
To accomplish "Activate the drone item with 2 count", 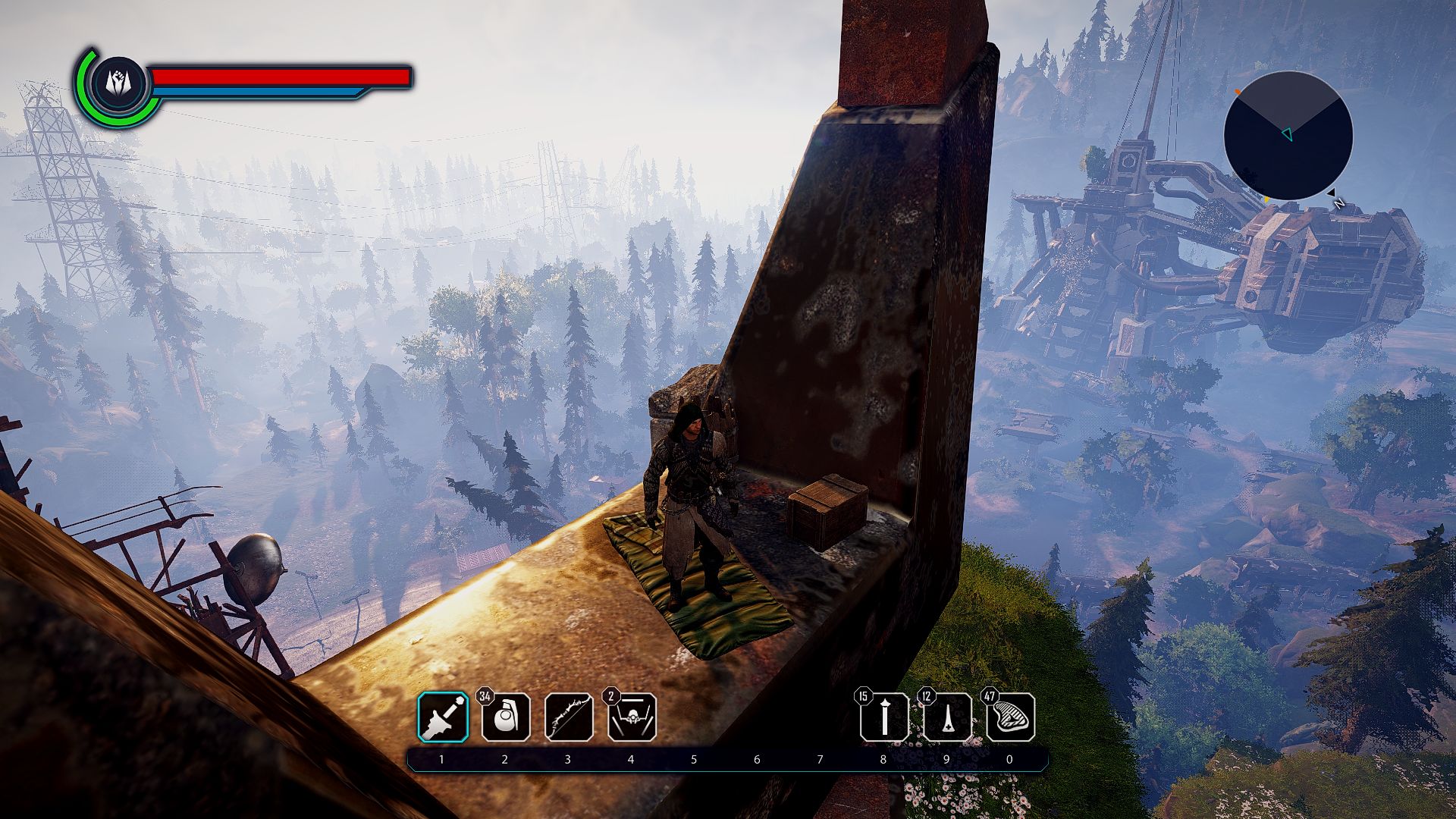I will pos(632,717).
